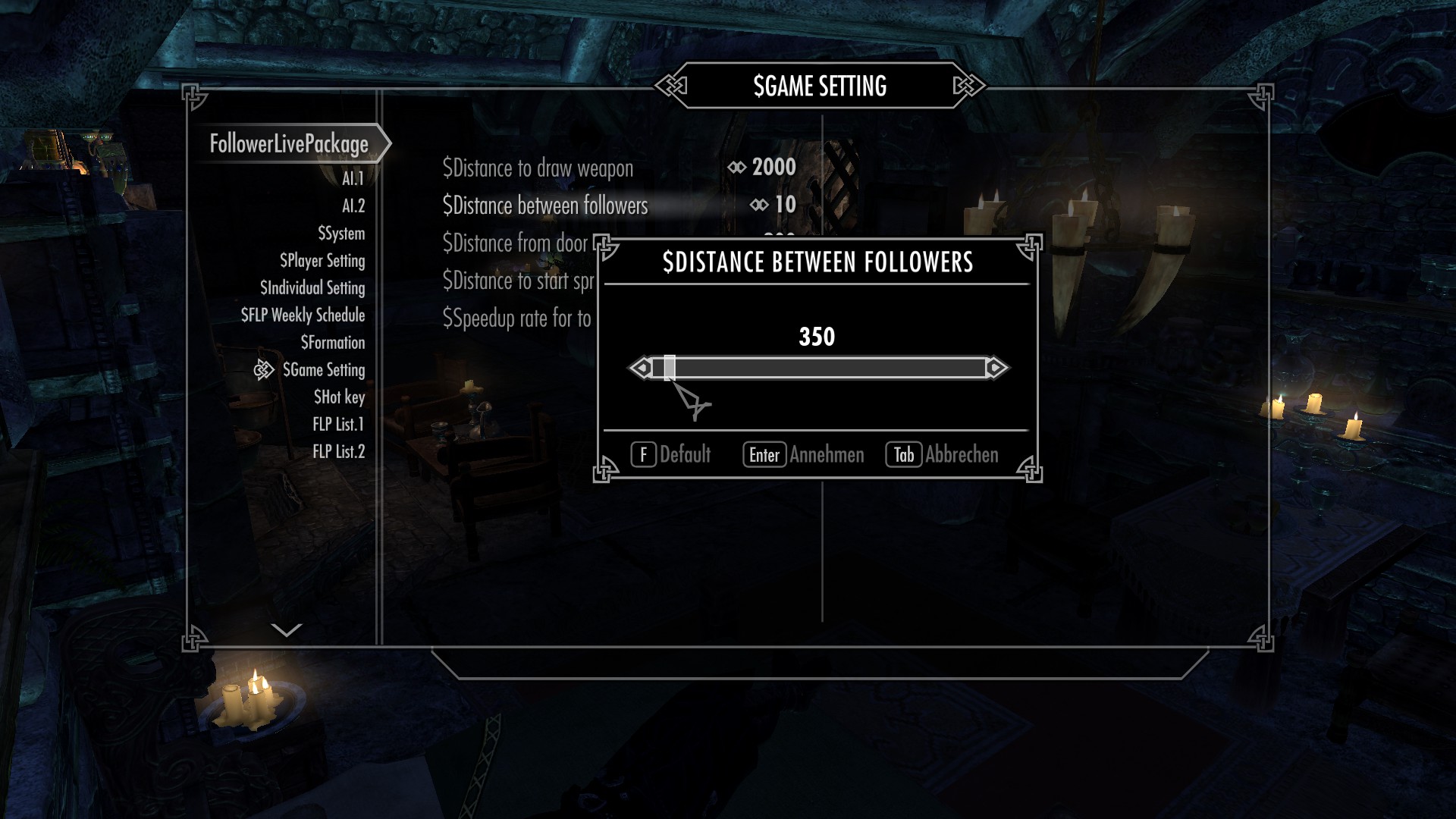Open the $System page

(341, 234)
